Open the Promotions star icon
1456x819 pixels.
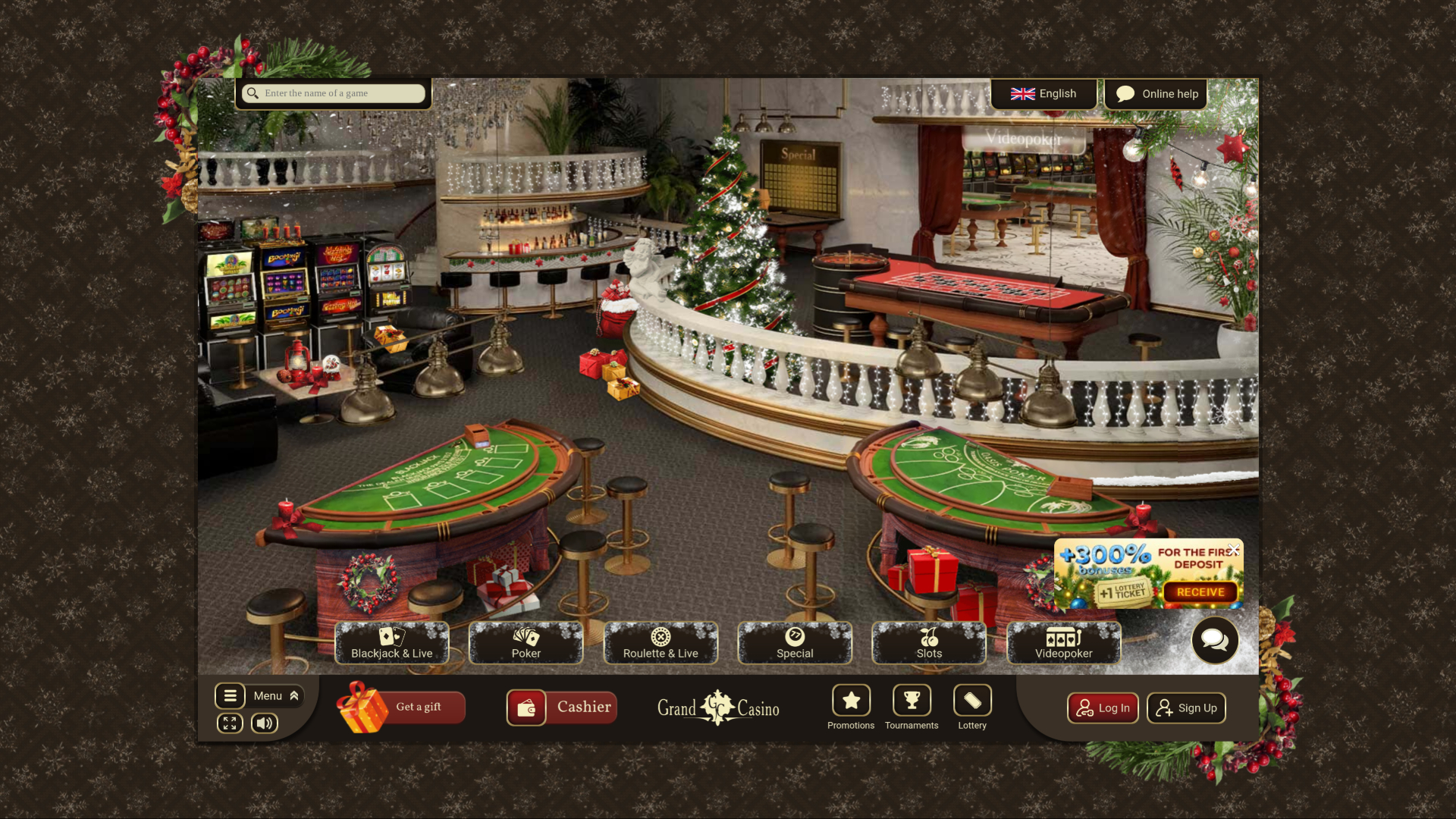click(x=851, y=700)
